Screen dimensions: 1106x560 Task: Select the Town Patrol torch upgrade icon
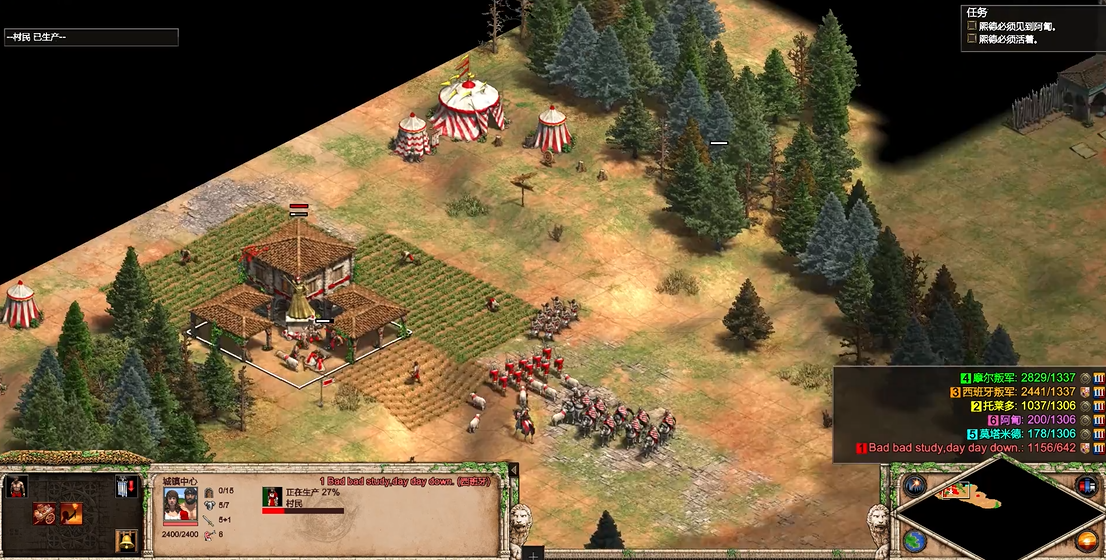(71, 514)
